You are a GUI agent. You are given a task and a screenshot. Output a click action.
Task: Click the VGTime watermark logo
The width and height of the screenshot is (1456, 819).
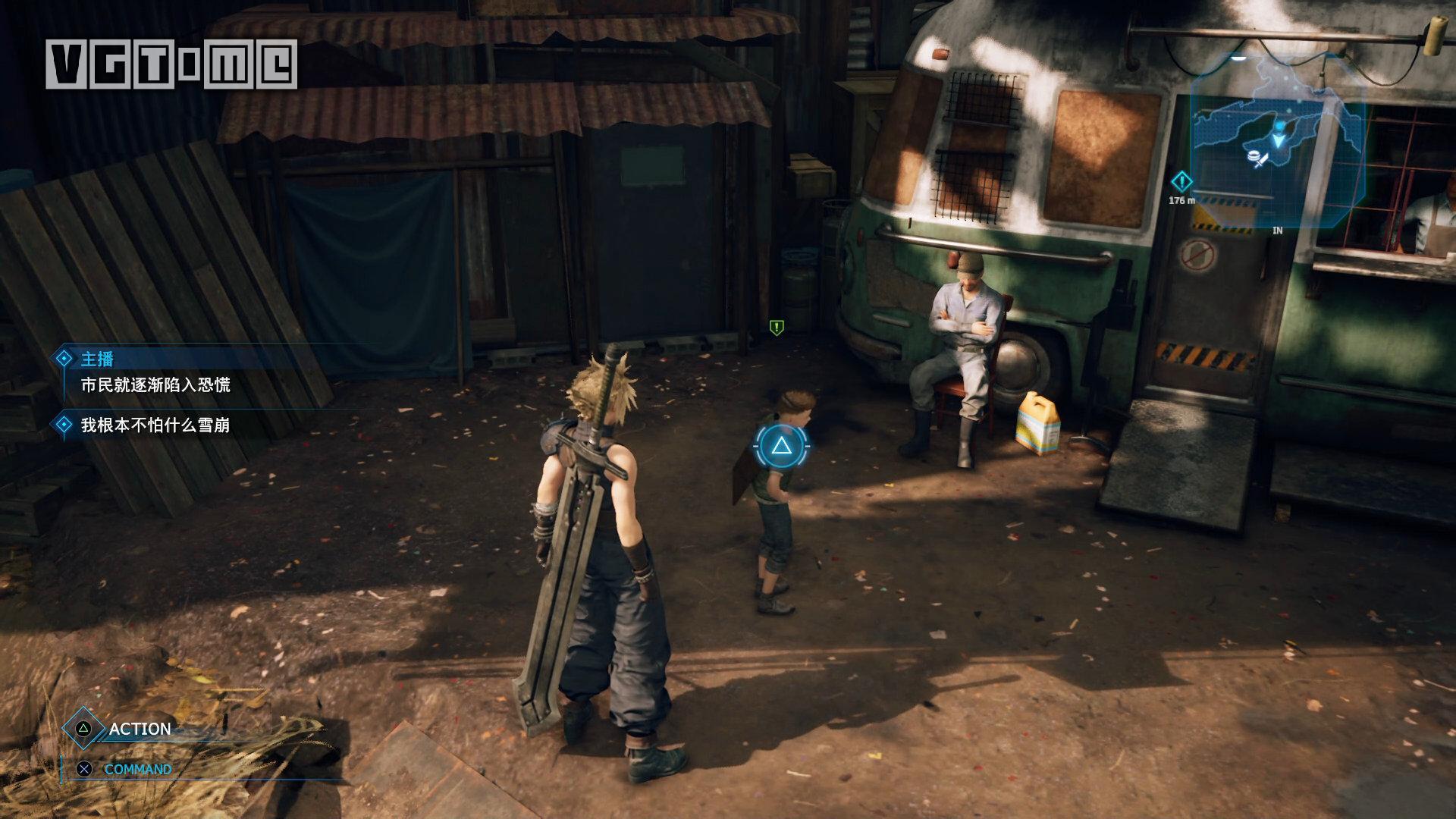click(171, 64)
